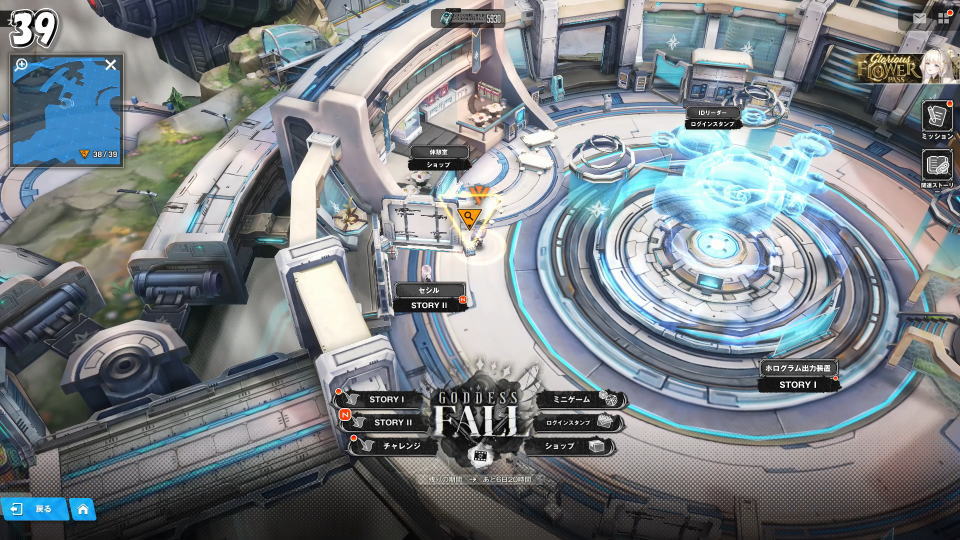
Task: Open the mailbox envelope icon
Action: point(920,18)
